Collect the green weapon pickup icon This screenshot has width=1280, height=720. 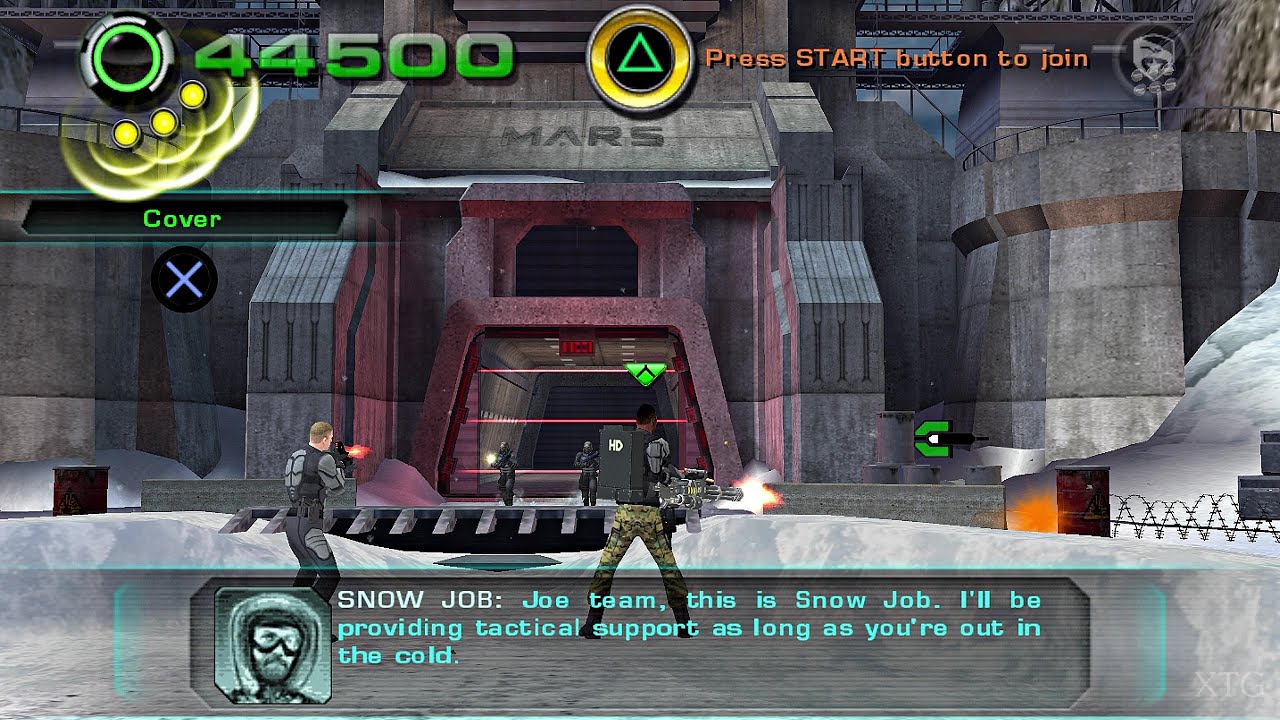tap(931, 438)
